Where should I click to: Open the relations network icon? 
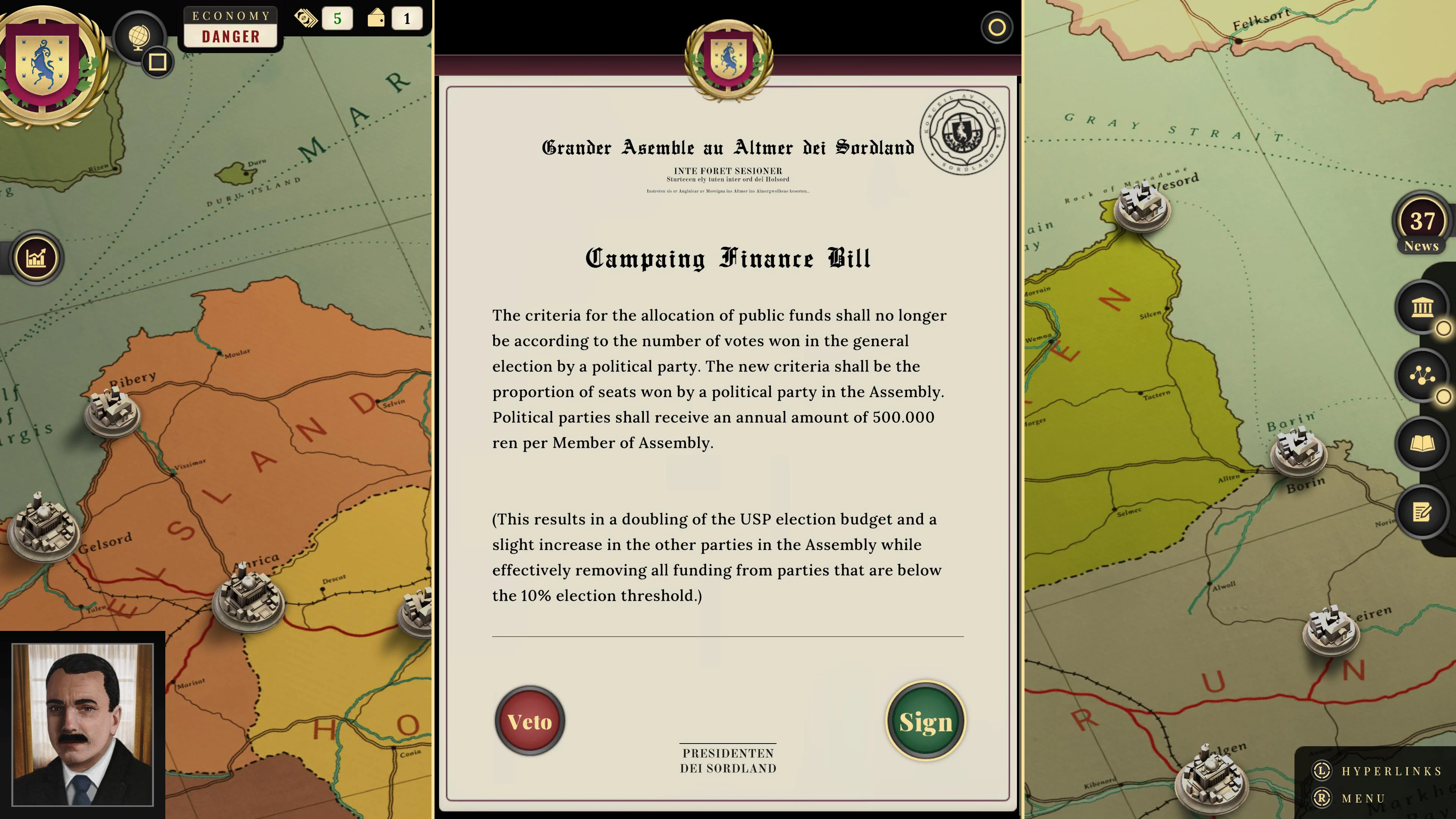[1422, 373]
